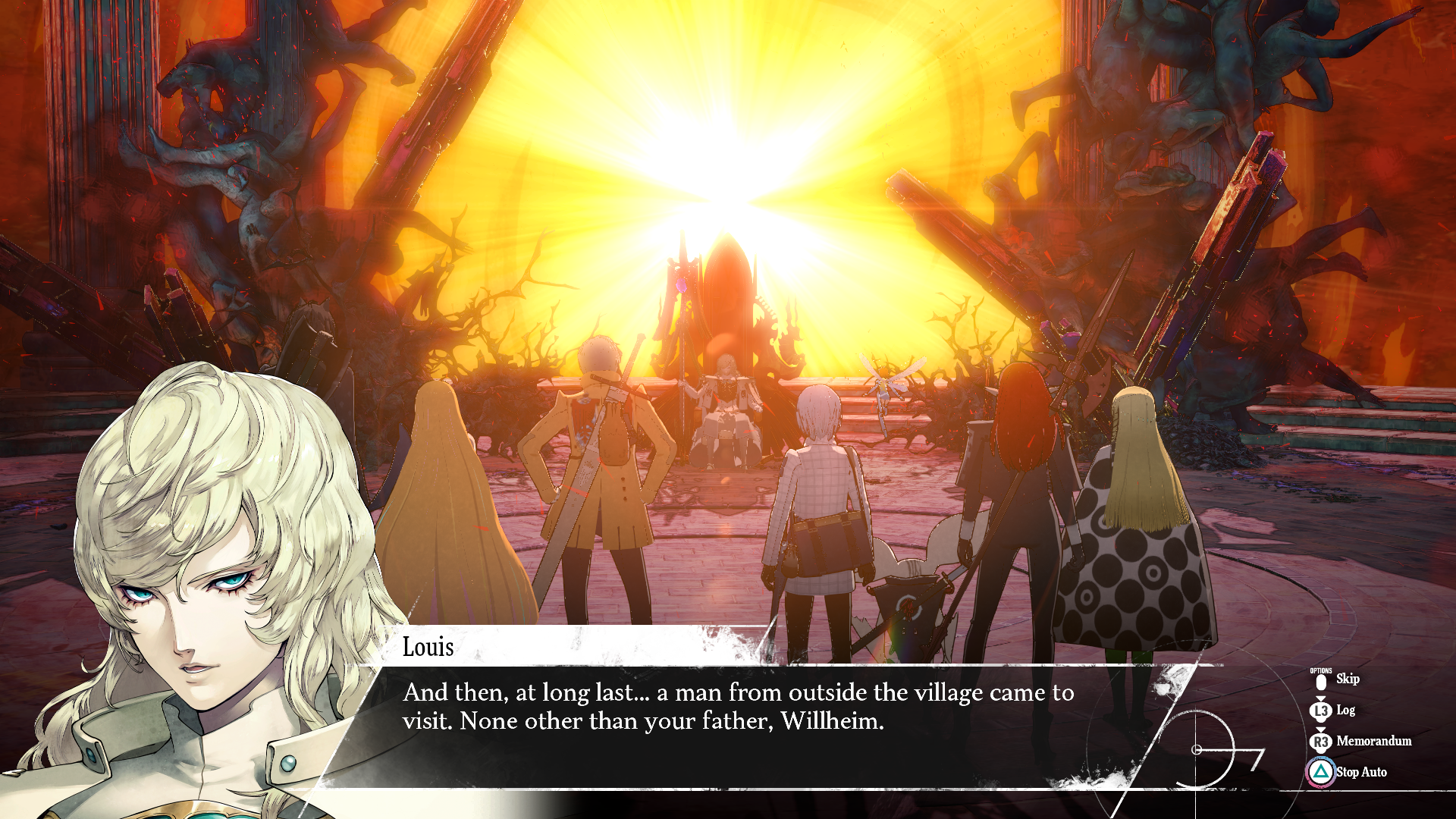Open the dialogue Log

(1345, 711)
